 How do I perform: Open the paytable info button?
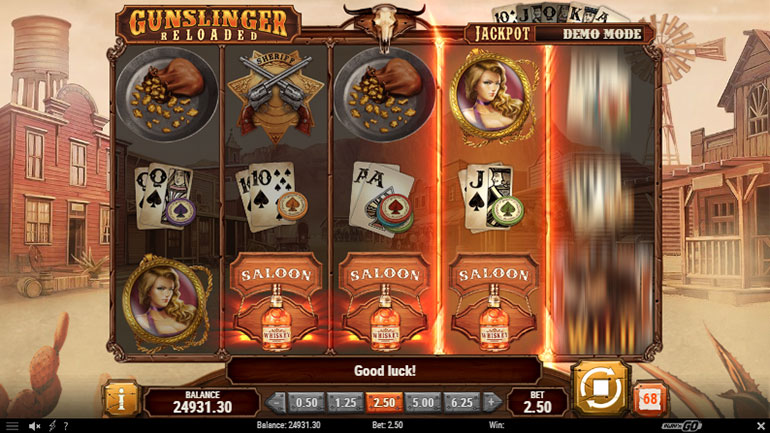123,400
